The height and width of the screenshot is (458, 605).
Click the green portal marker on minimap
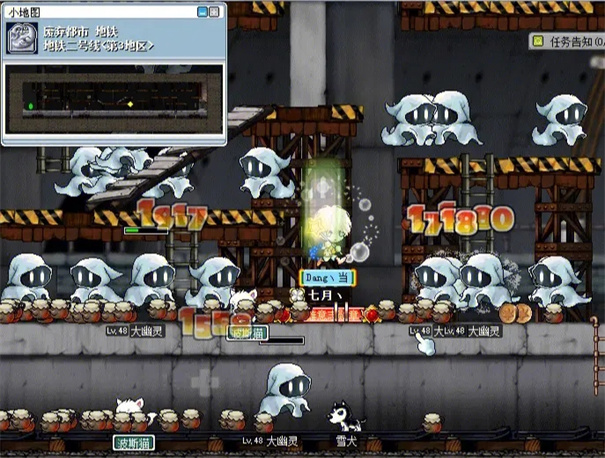[31, 104]
